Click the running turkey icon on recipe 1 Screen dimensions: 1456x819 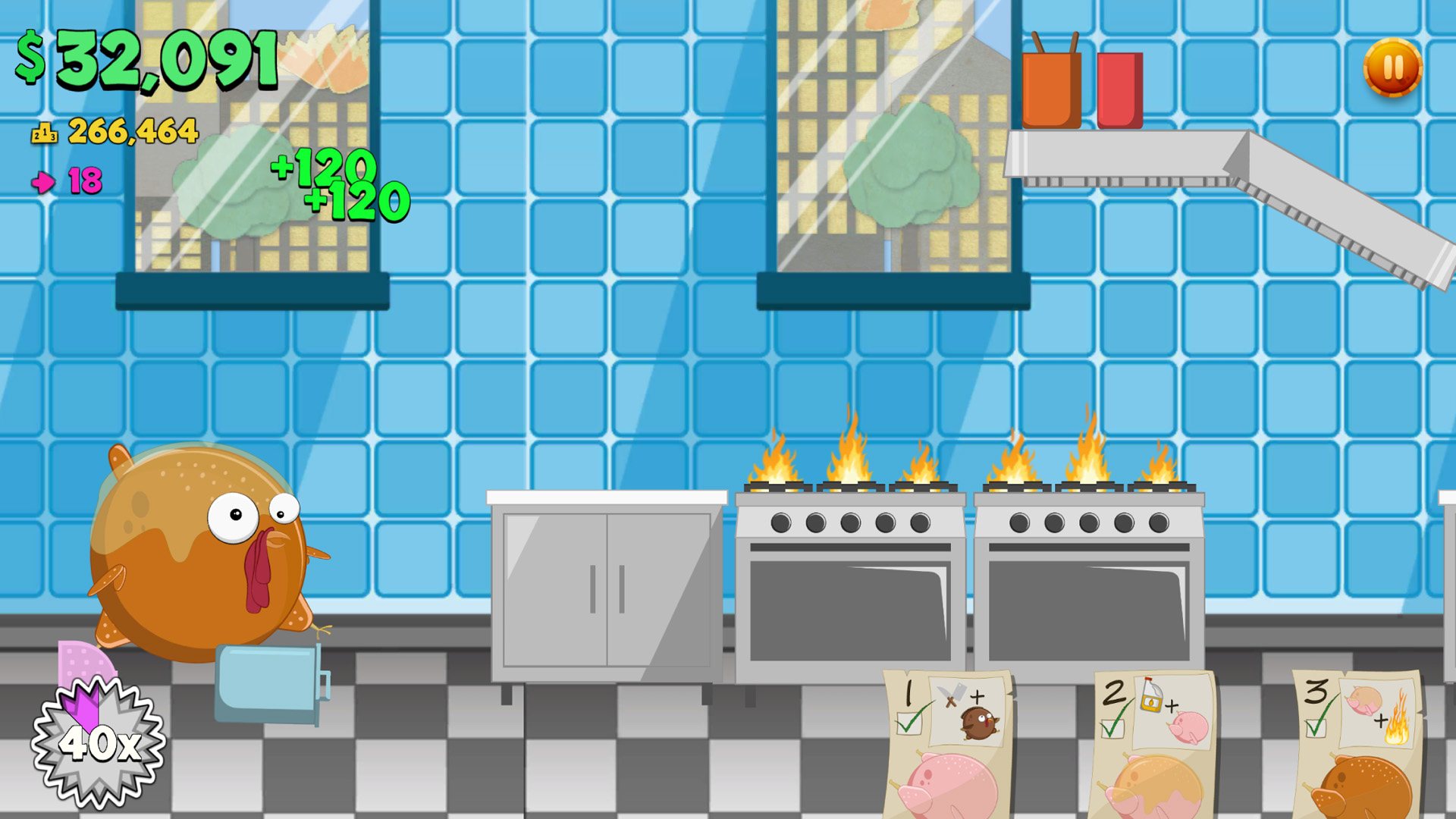tap(977, 721)
